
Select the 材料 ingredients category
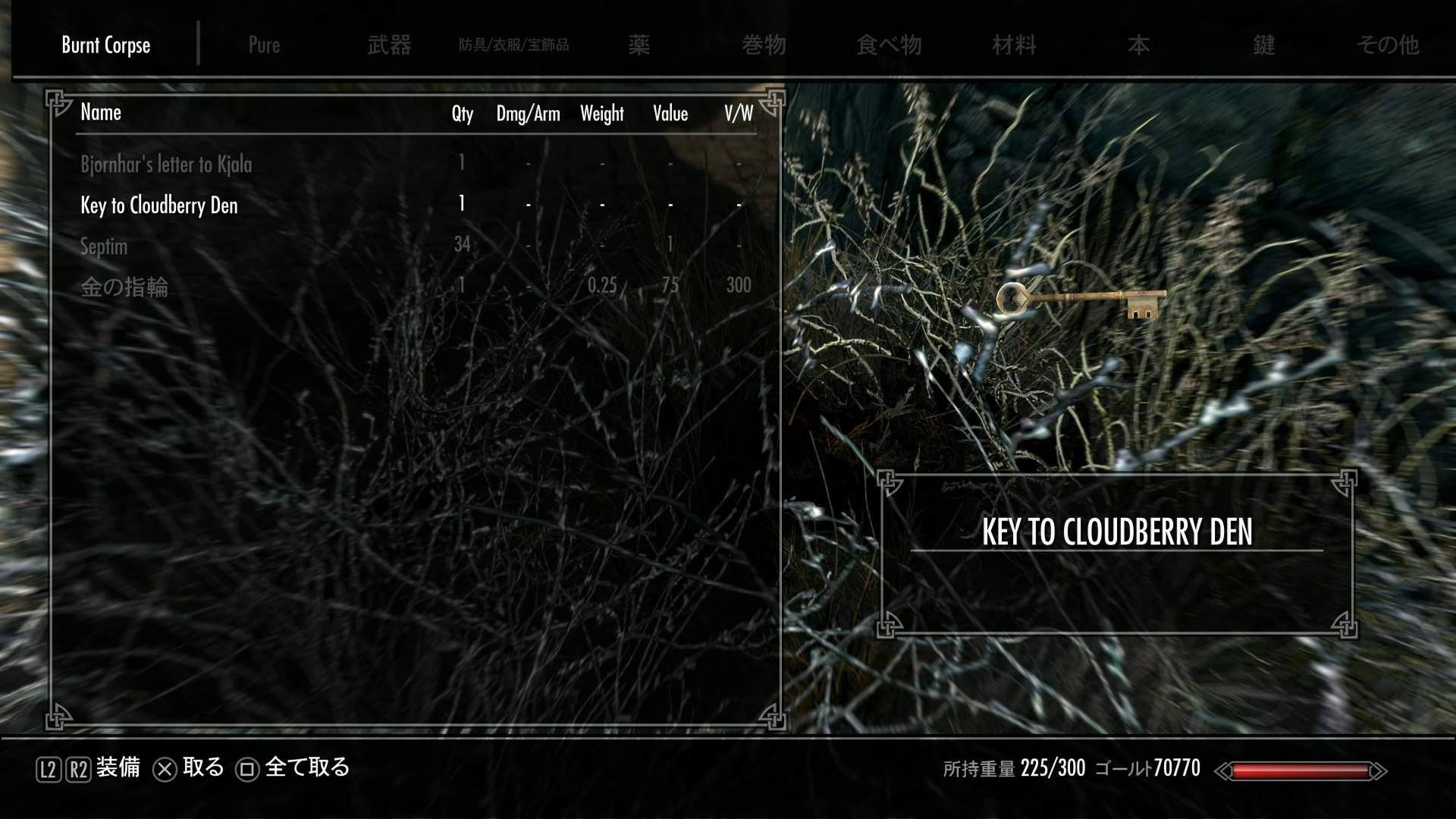tap(1014, 45)
